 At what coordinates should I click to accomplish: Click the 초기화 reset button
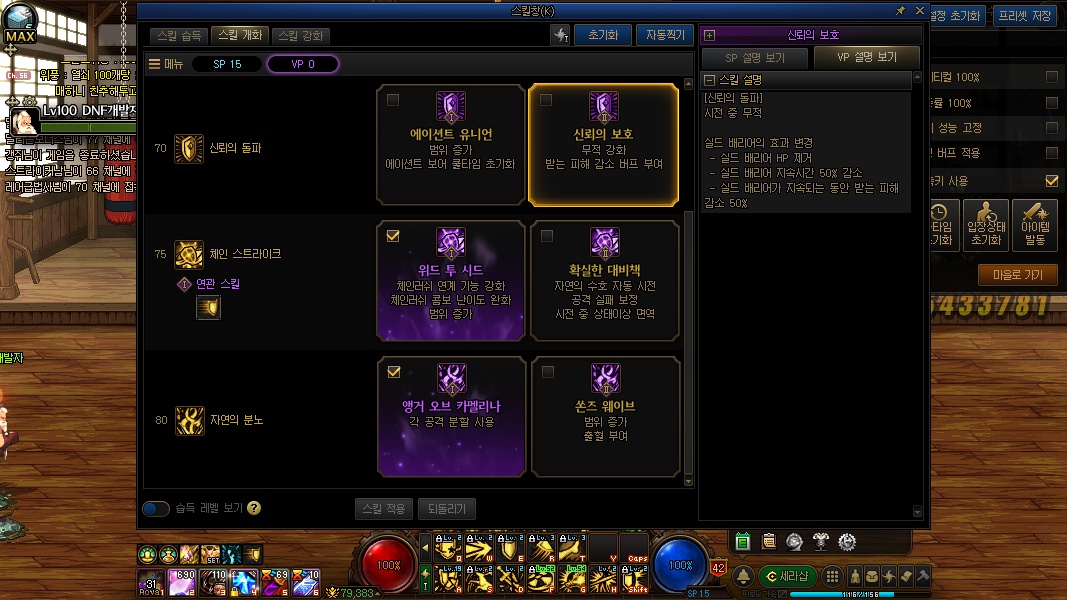[x=603, y=35]
